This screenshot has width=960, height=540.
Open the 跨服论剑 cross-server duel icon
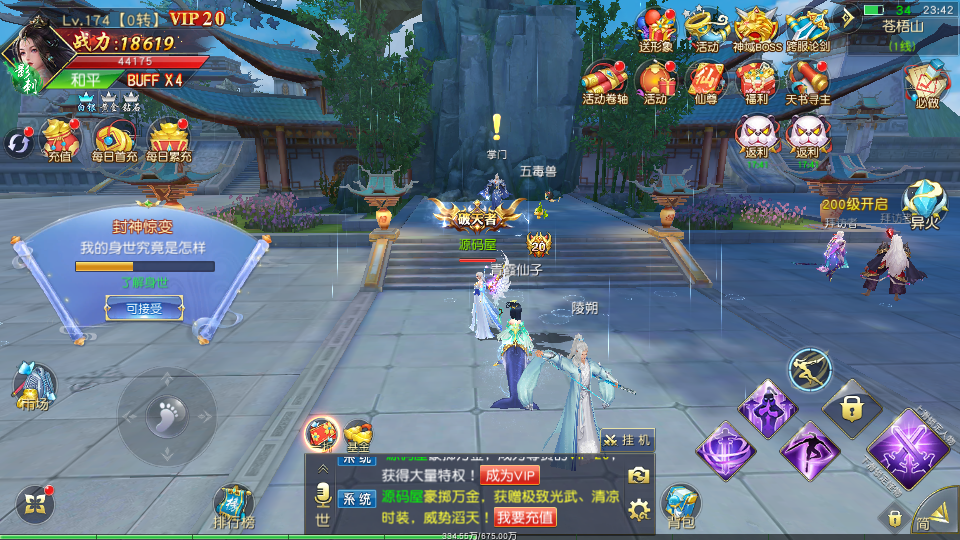coord(808,28)
